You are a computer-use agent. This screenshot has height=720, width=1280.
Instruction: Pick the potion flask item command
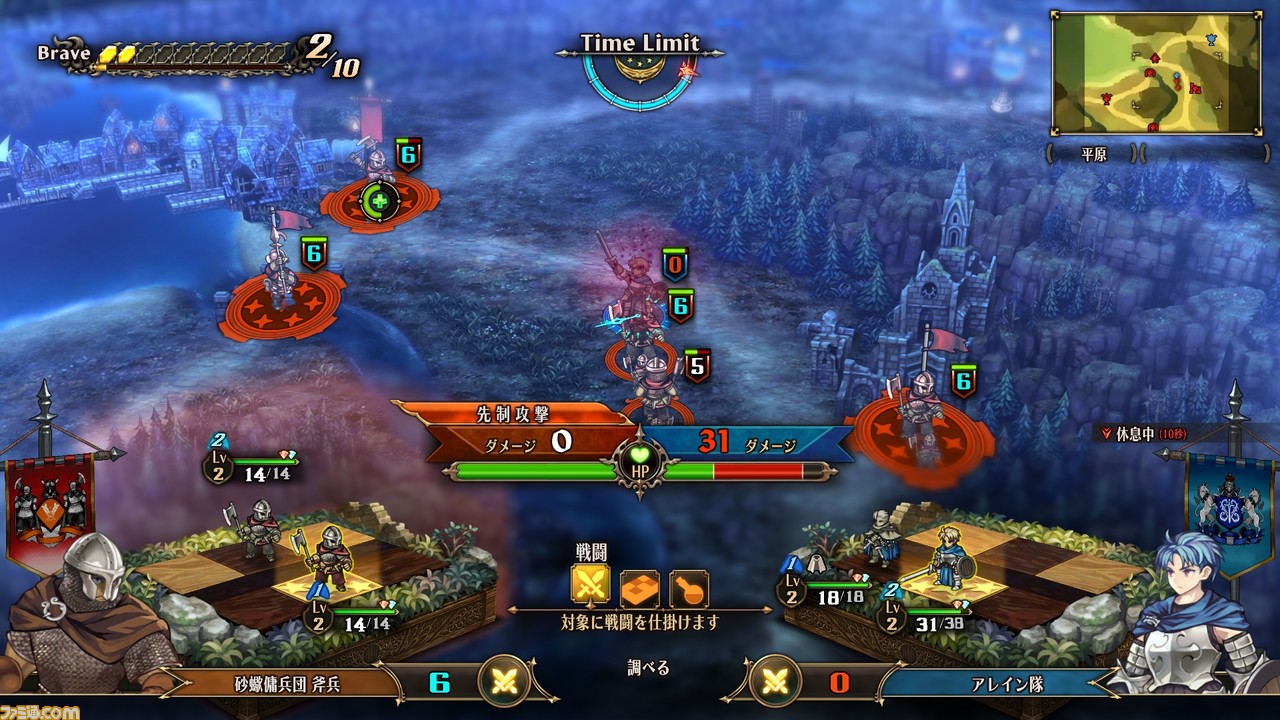click(689, 589)
